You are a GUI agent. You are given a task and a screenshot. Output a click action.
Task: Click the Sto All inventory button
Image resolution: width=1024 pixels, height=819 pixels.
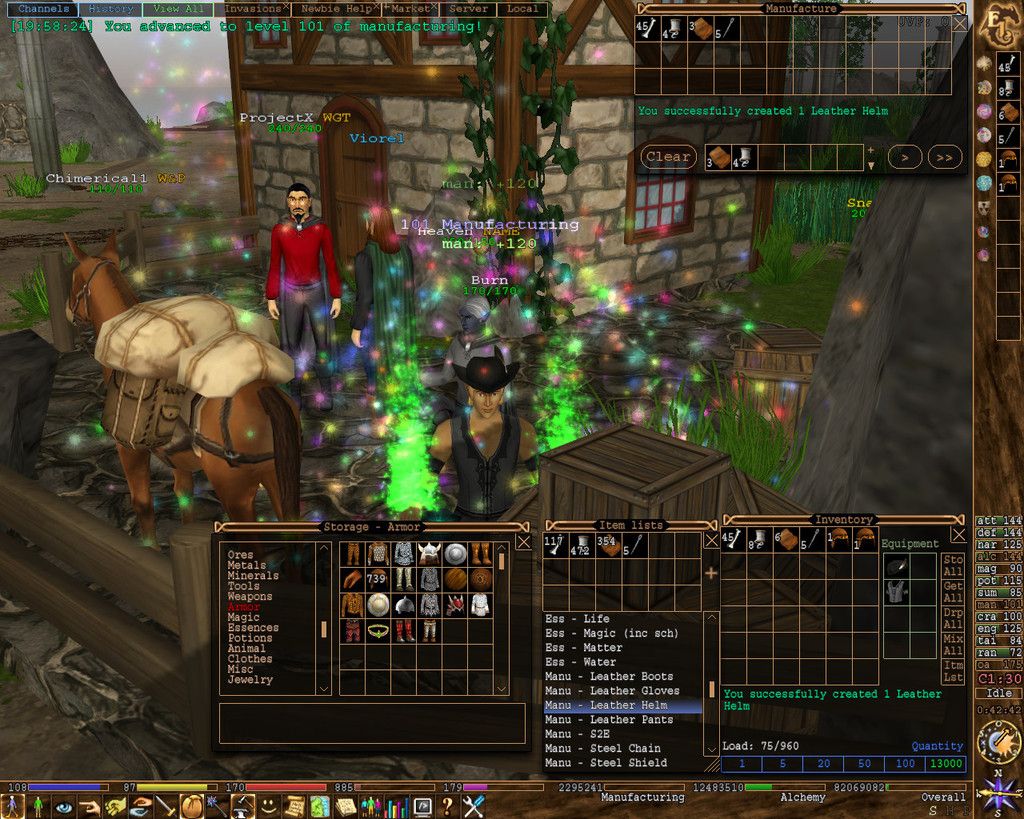(953, 565)
